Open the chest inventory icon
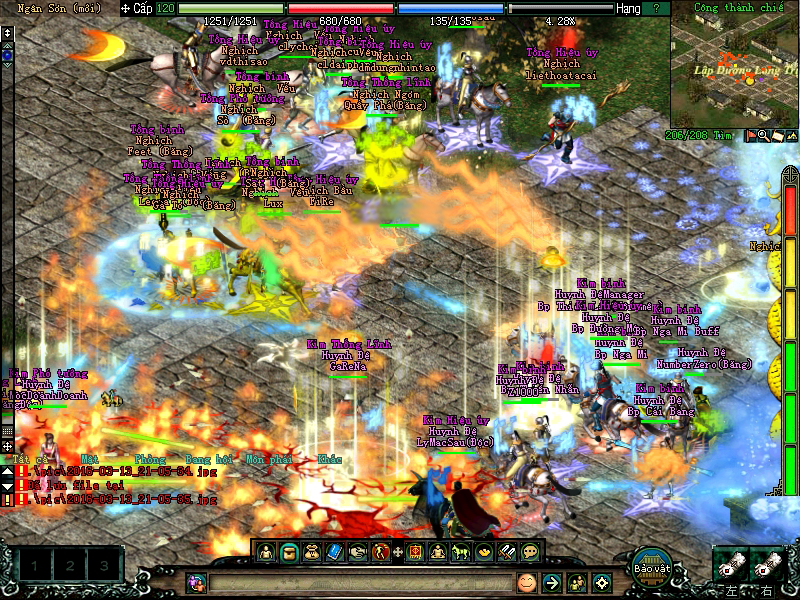This screenshot has height=600, width=800. [x=289, y=551]
